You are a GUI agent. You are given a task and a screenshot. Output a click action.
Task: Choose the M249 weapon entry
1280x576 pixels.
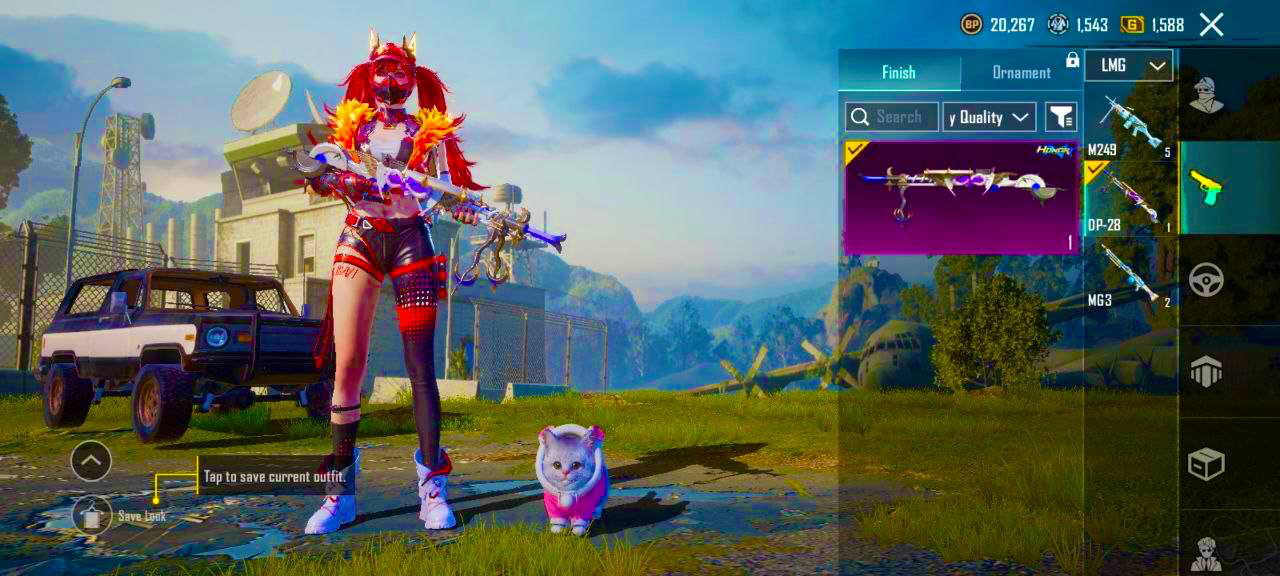(x=1129, y=125)
